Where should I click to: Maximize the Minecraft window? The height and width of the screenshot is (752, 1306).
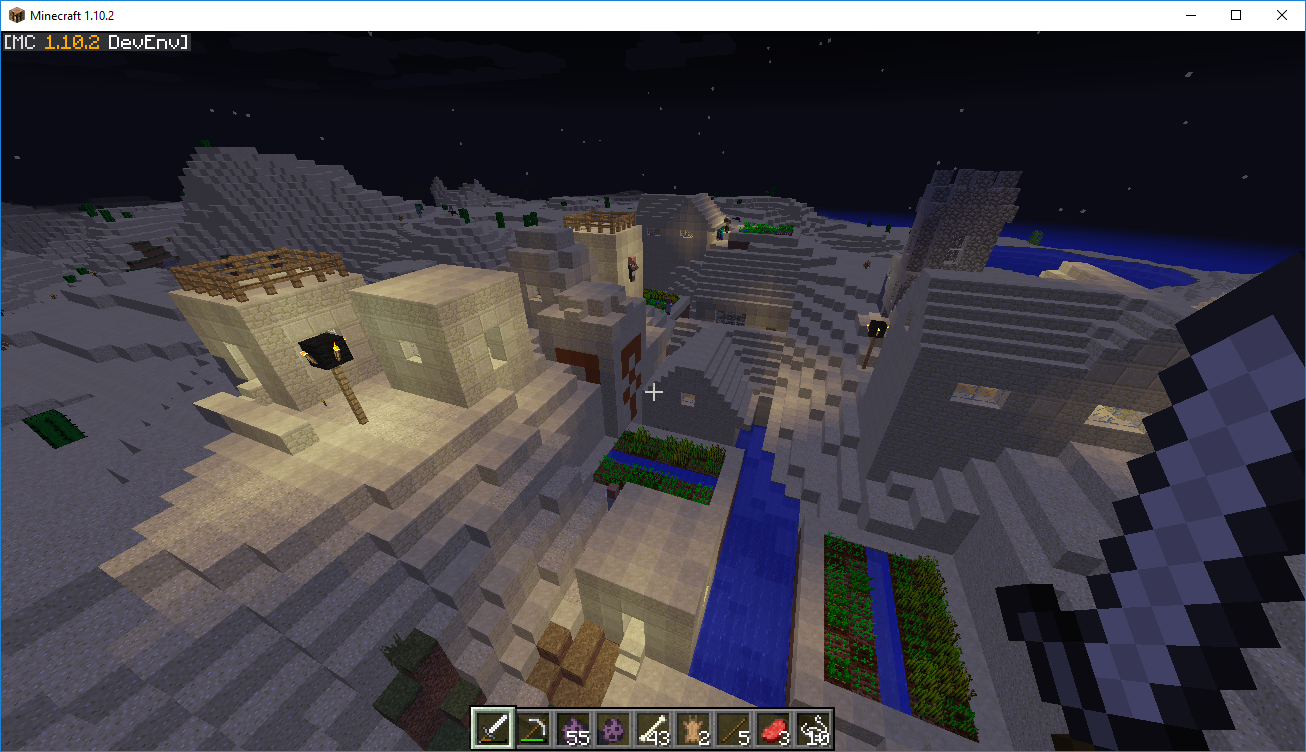1236,15
